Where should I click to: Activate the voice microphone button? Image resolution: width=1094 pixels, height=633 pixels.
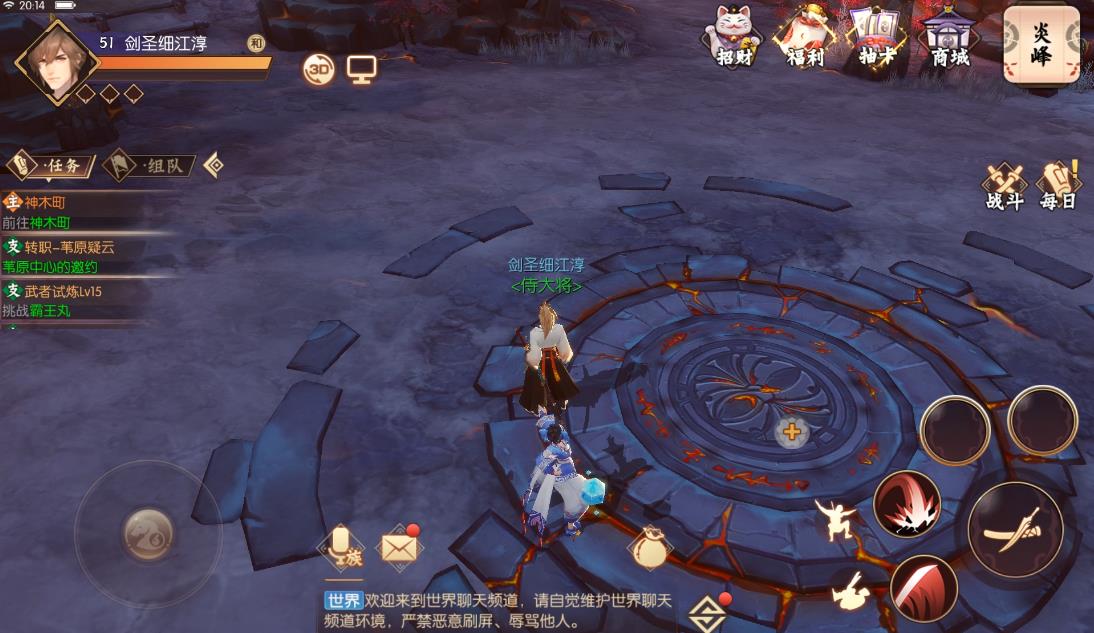(x=340, y=546)
